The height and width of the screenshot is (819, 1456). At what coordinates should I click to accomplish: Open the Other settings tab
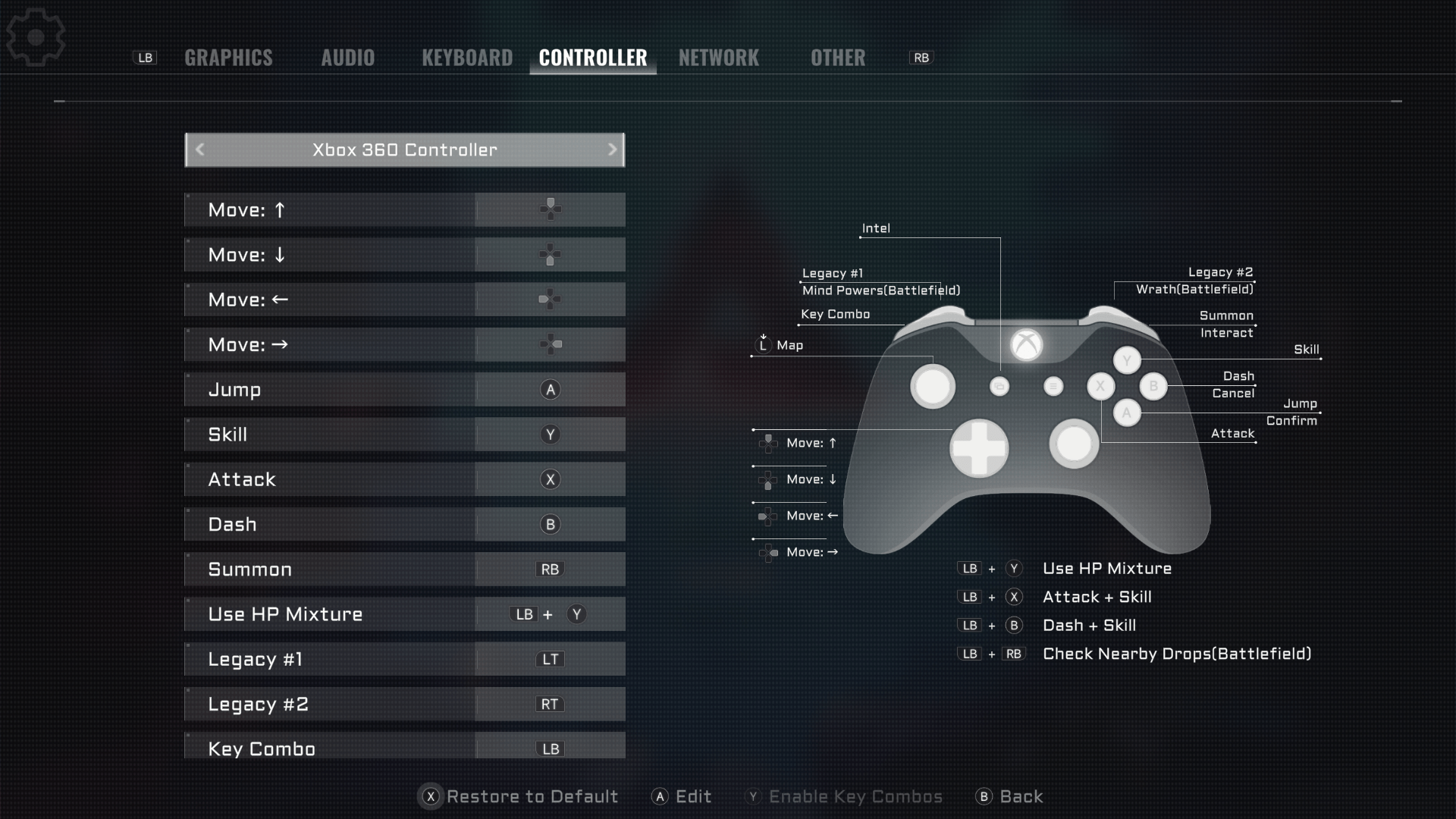point(837,58)
